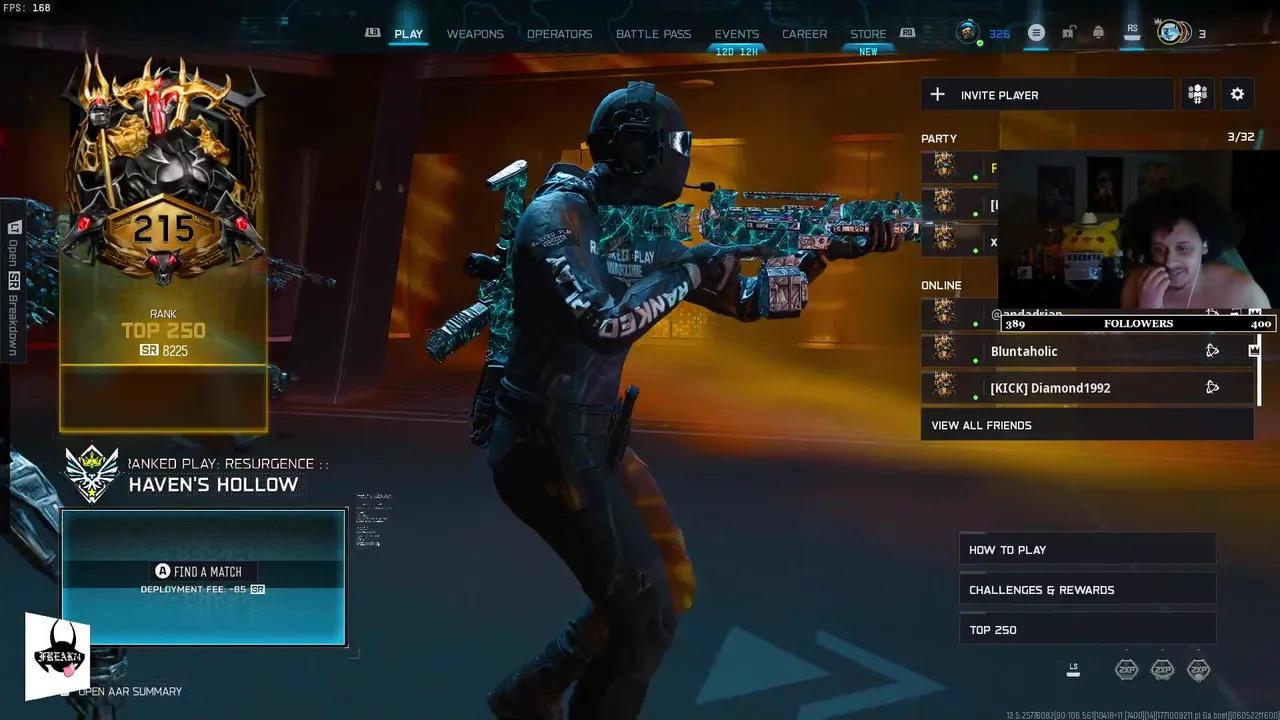Open the hamburger menu icon

click(1036, 33)
